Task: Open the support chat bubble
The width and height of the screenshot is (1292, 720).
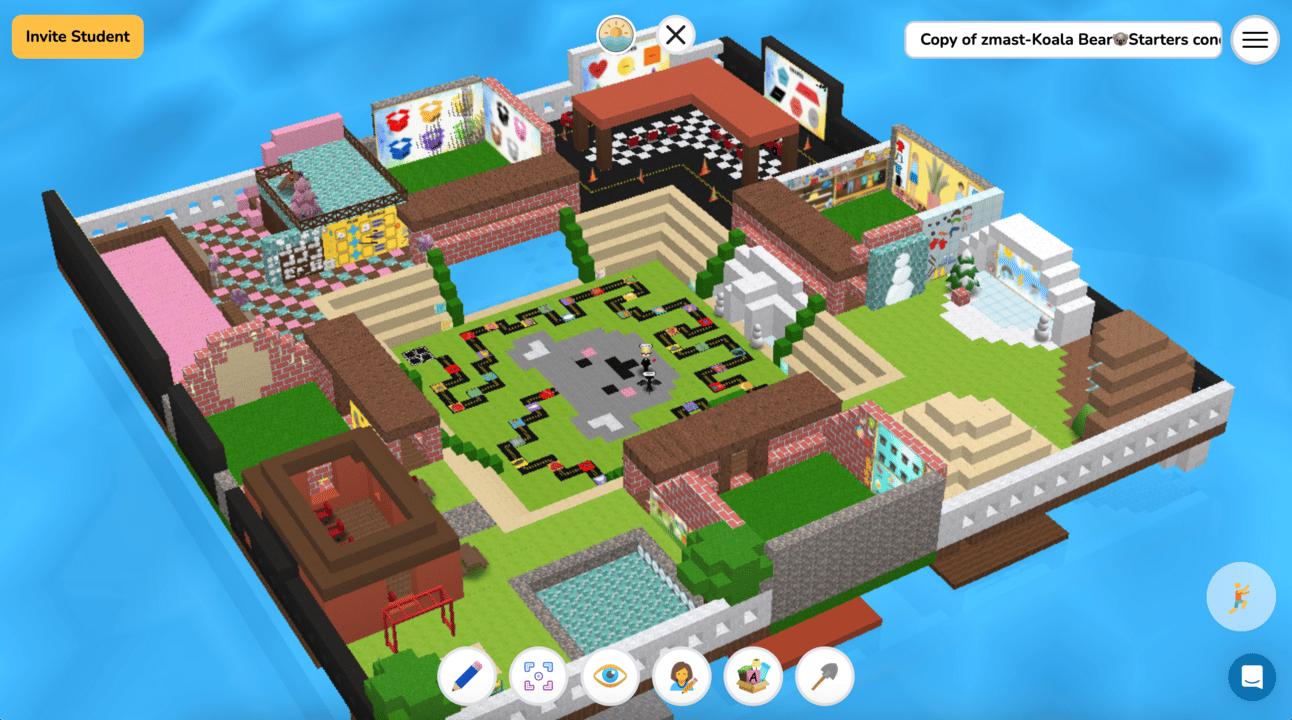Action: pos(1252,677)
